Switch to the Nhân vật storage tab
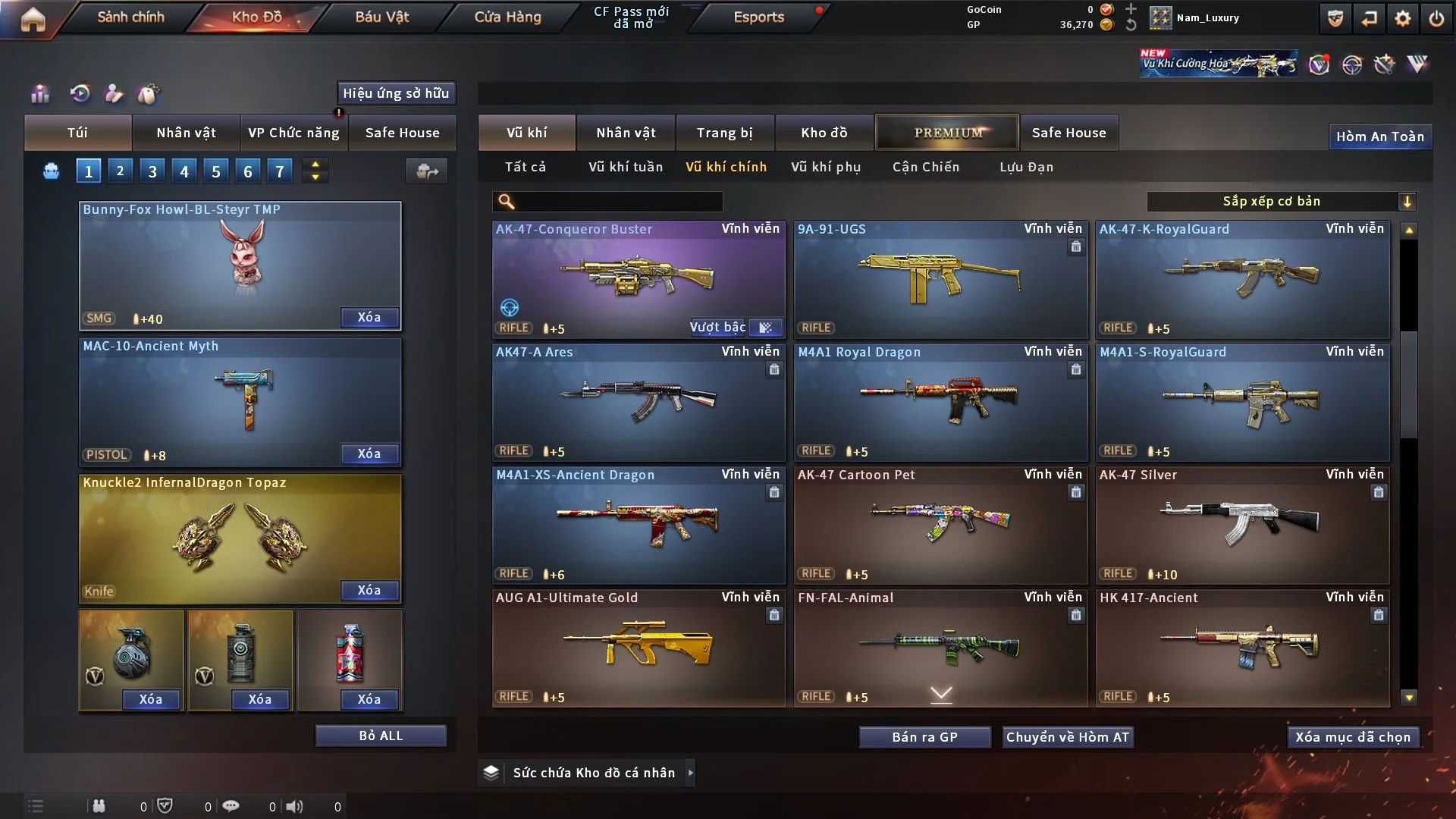1456x819 pixels. coord(626,133)
